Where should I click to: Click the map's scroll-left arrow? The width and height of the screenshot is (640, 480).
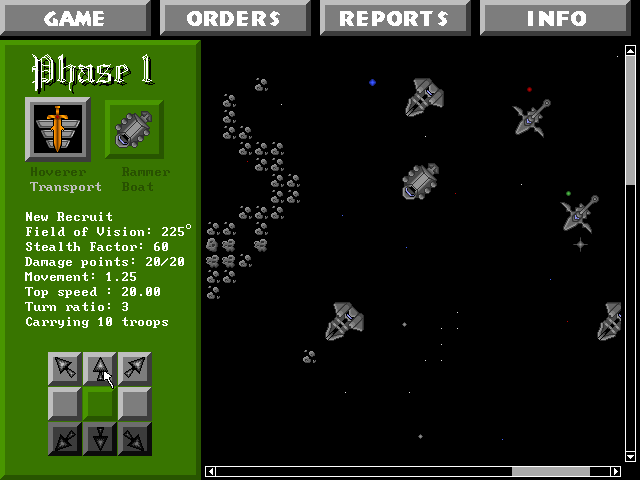pos(210,471)
